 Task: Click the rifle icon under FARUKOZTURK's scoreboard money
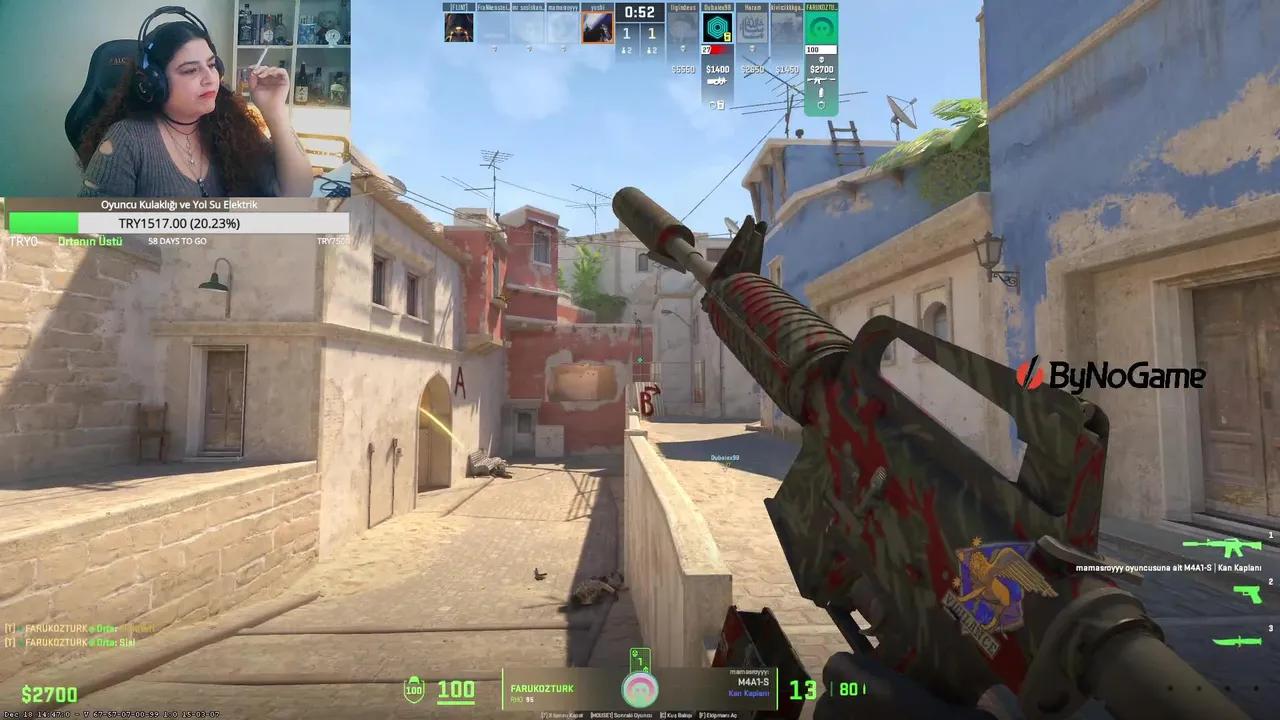click(x=819, y=81)
